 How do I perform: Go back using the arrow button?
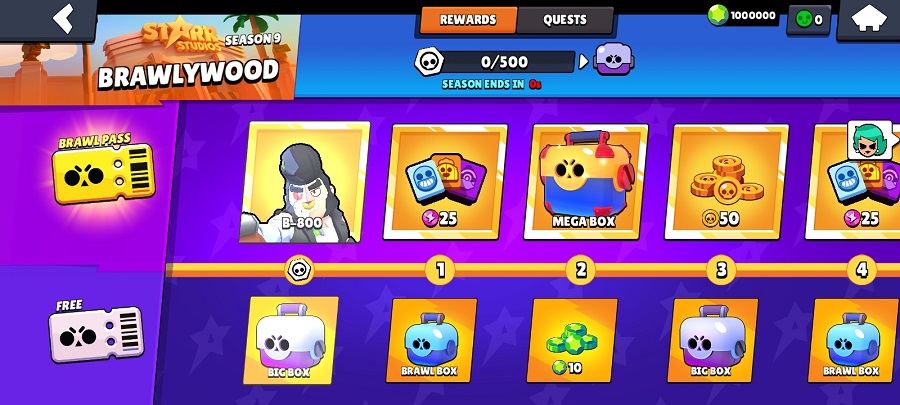(64, 18)
